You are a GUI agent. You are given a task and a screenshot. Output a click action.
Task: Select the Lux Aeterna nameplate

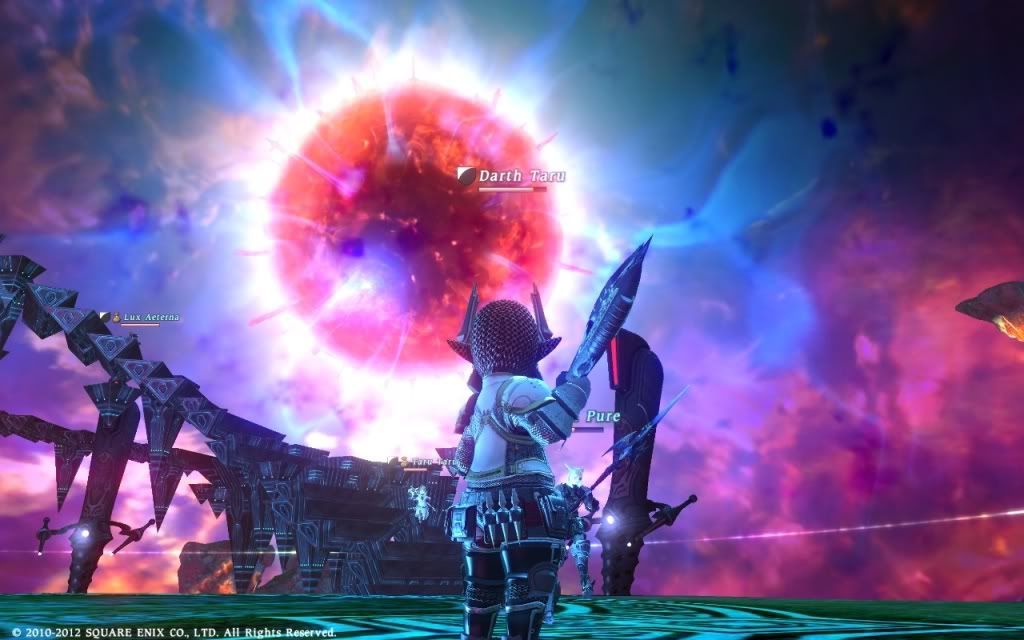click(x=150, y=316)
